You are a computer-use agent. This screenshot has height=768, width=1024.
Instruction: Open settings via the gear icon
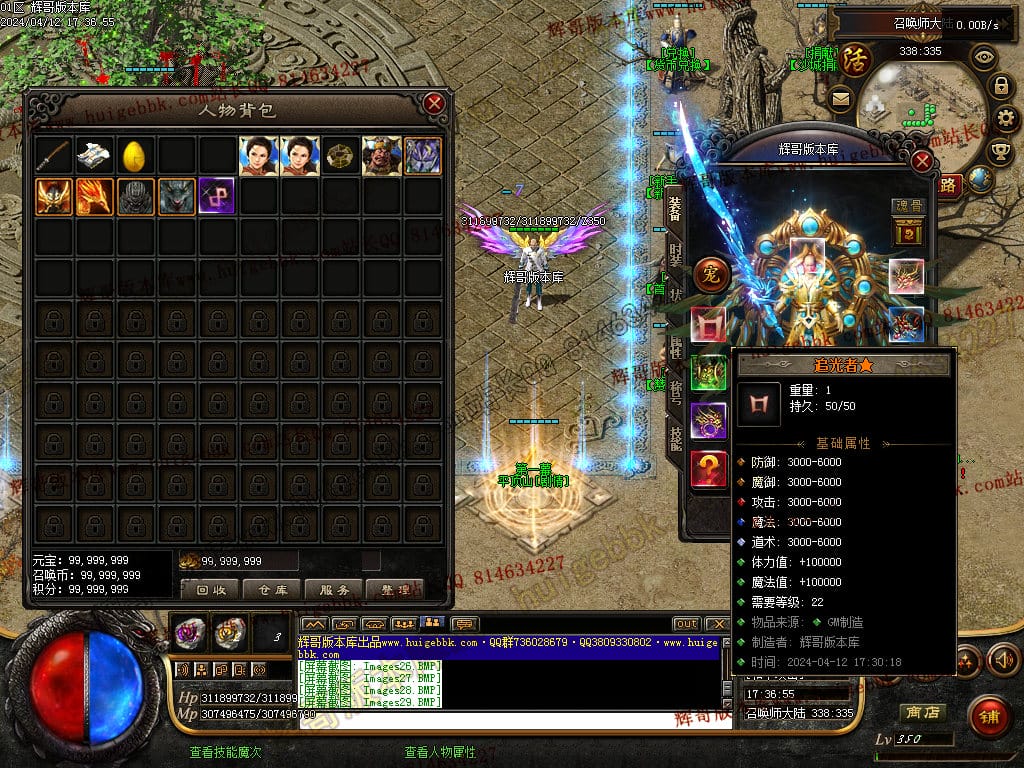[1008, 119]
